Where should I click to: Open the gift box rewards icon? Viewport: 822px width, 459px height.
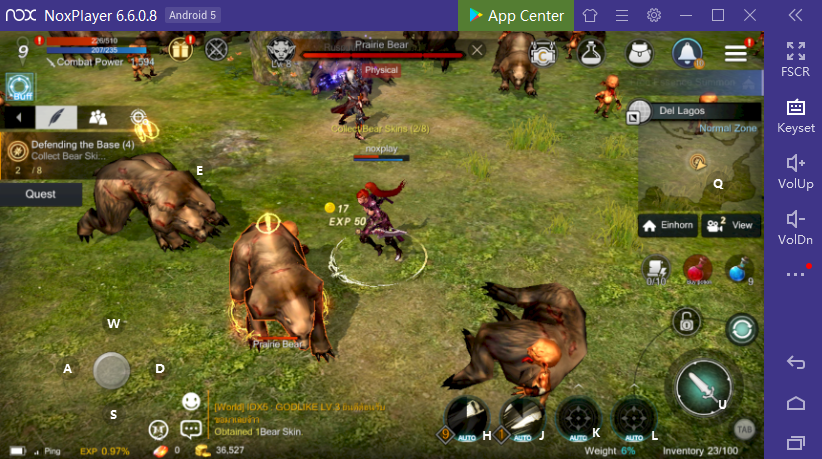click(x=180, y=49)
